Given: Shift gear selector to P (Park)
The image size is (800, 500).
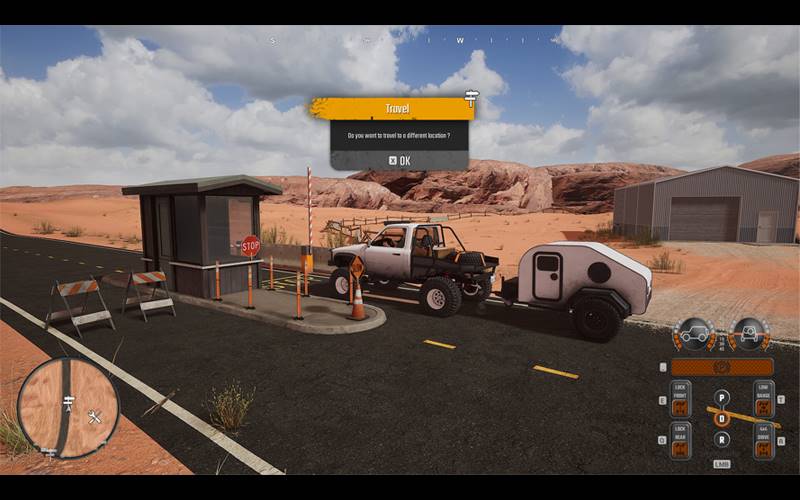Looking at the screenshot, I should [722, 397].
